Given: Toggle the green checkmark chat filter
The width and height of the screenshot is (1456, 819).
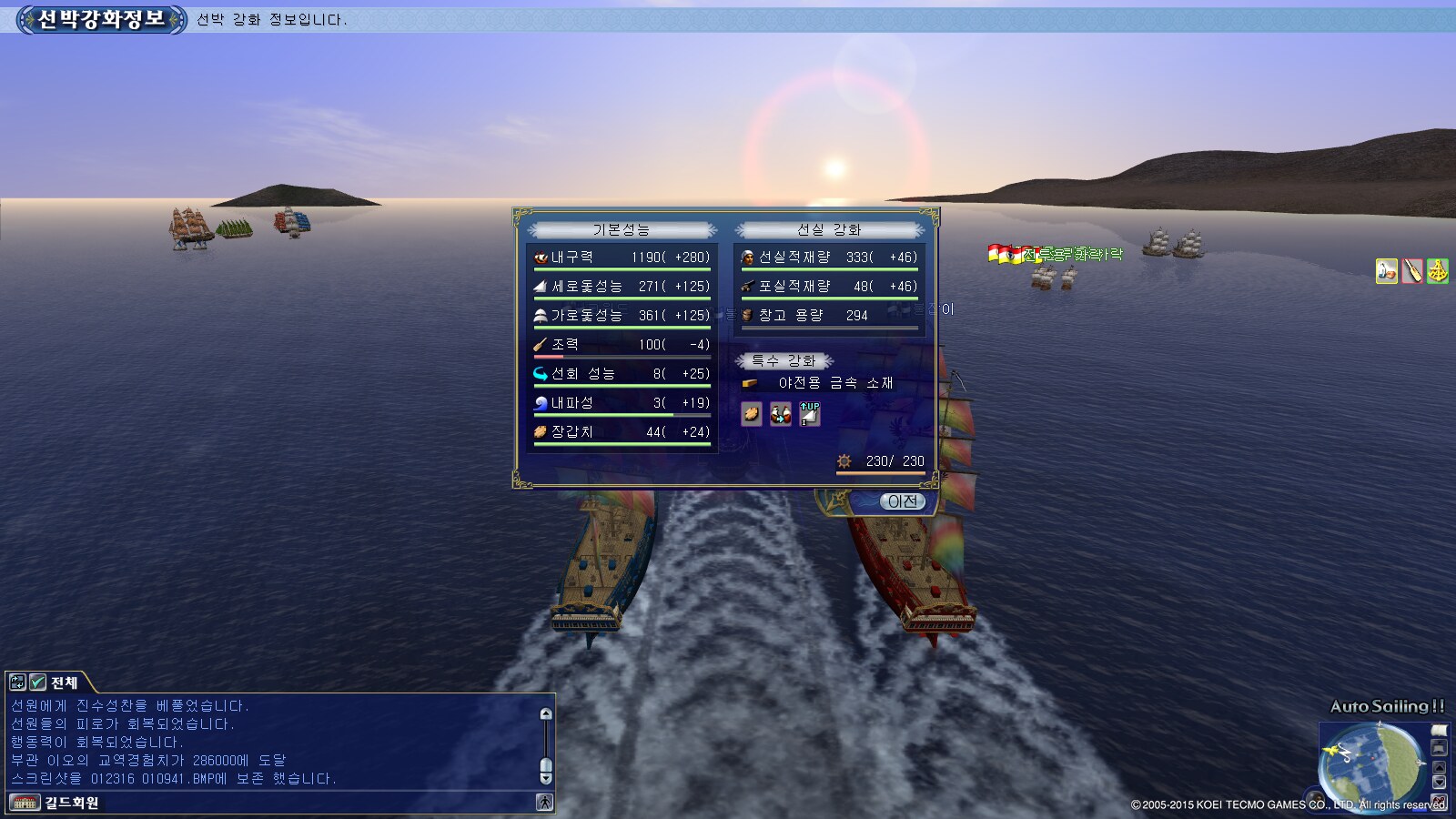Looking at the screenshot, I should click(x=38, y=682).
